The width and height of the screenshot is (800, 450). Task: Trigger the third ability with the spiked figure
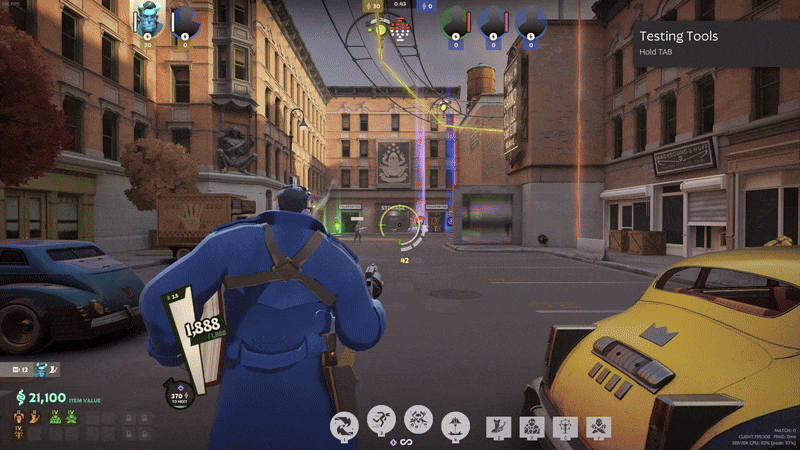pyautogui.click(x=418, y=422)
